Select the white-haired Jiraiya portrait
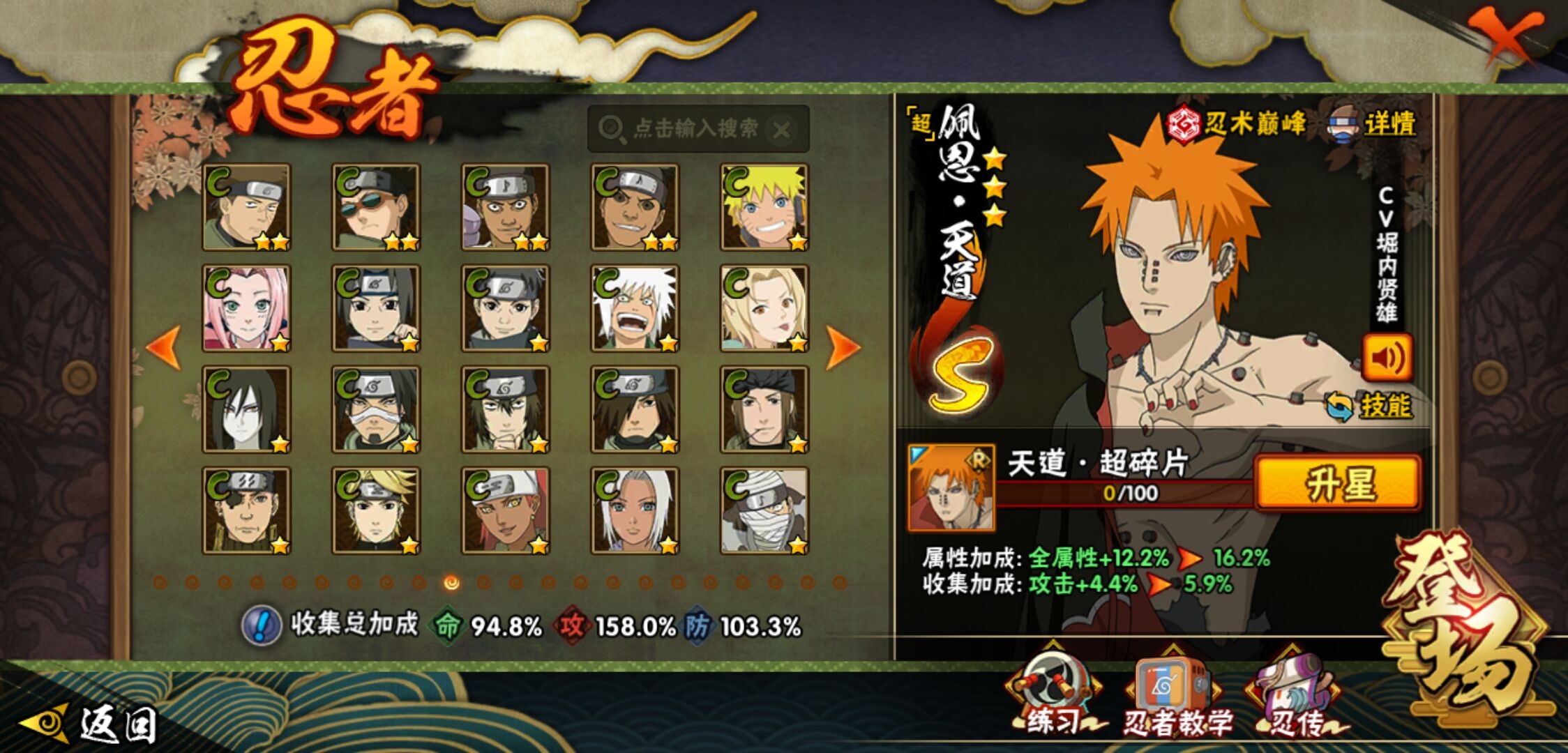 click(635, 308)
